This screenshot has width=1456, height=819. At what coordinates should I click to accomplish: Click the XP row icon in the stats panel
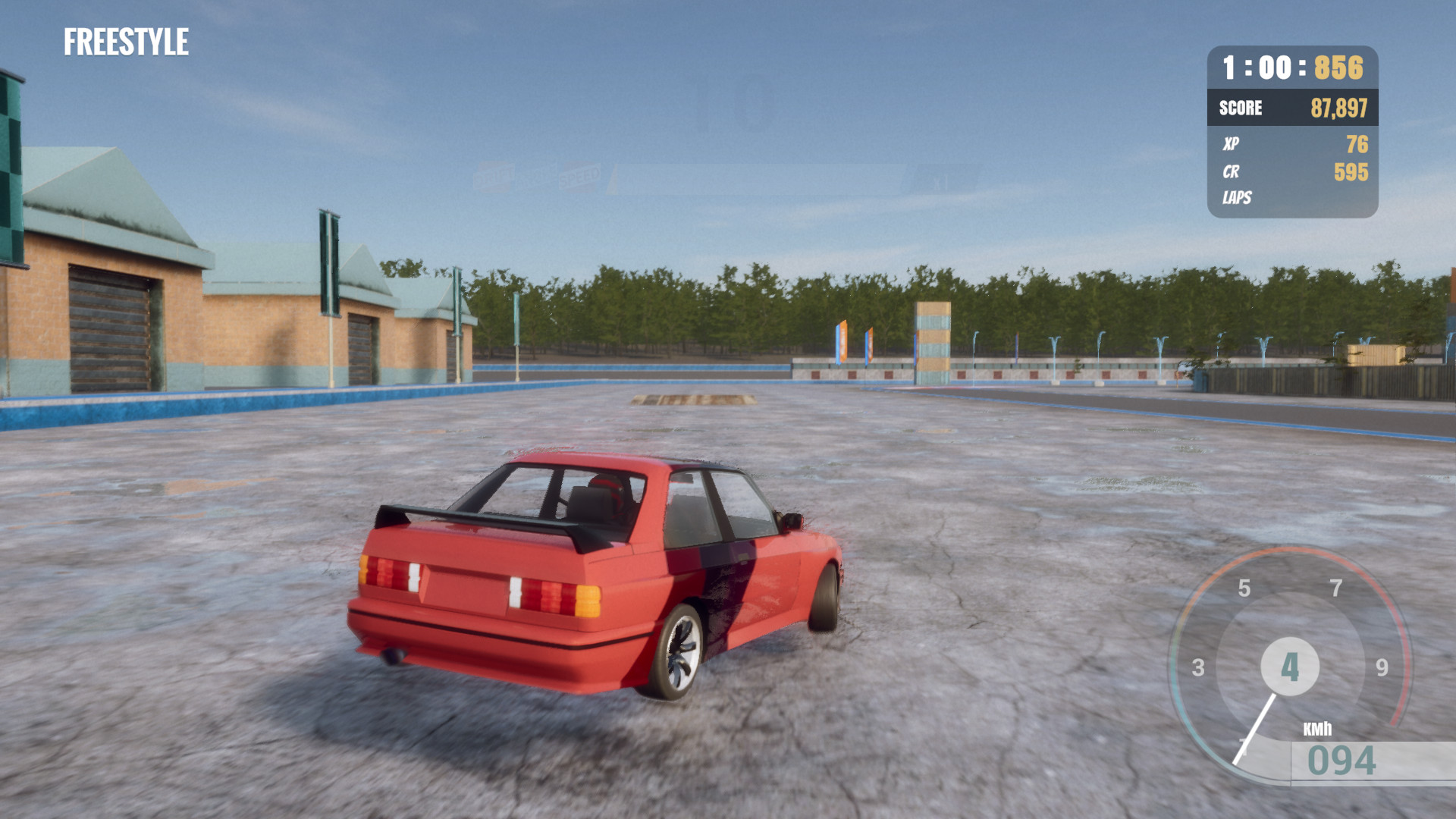[x=1232, y=143]
